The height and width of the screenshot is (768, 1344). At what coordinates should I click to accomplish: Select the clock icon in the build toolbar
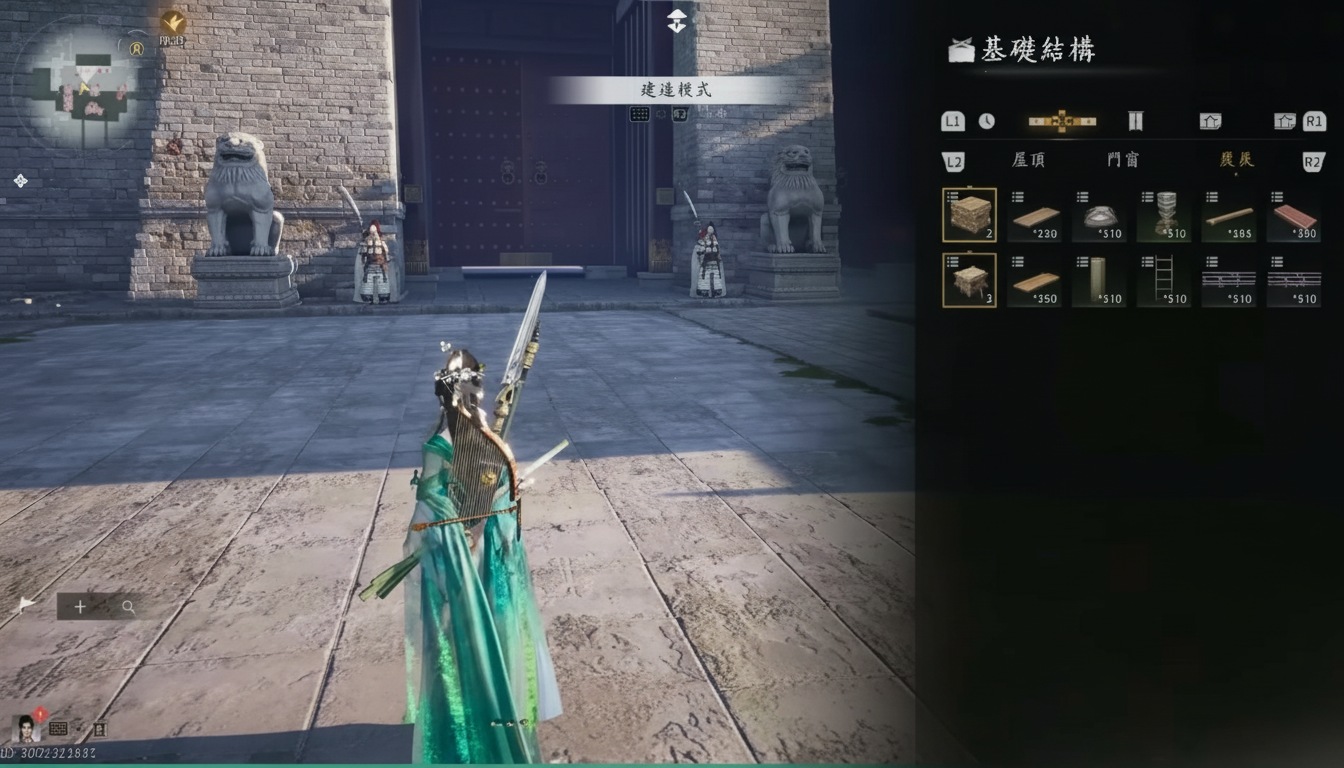click(986, 120)
